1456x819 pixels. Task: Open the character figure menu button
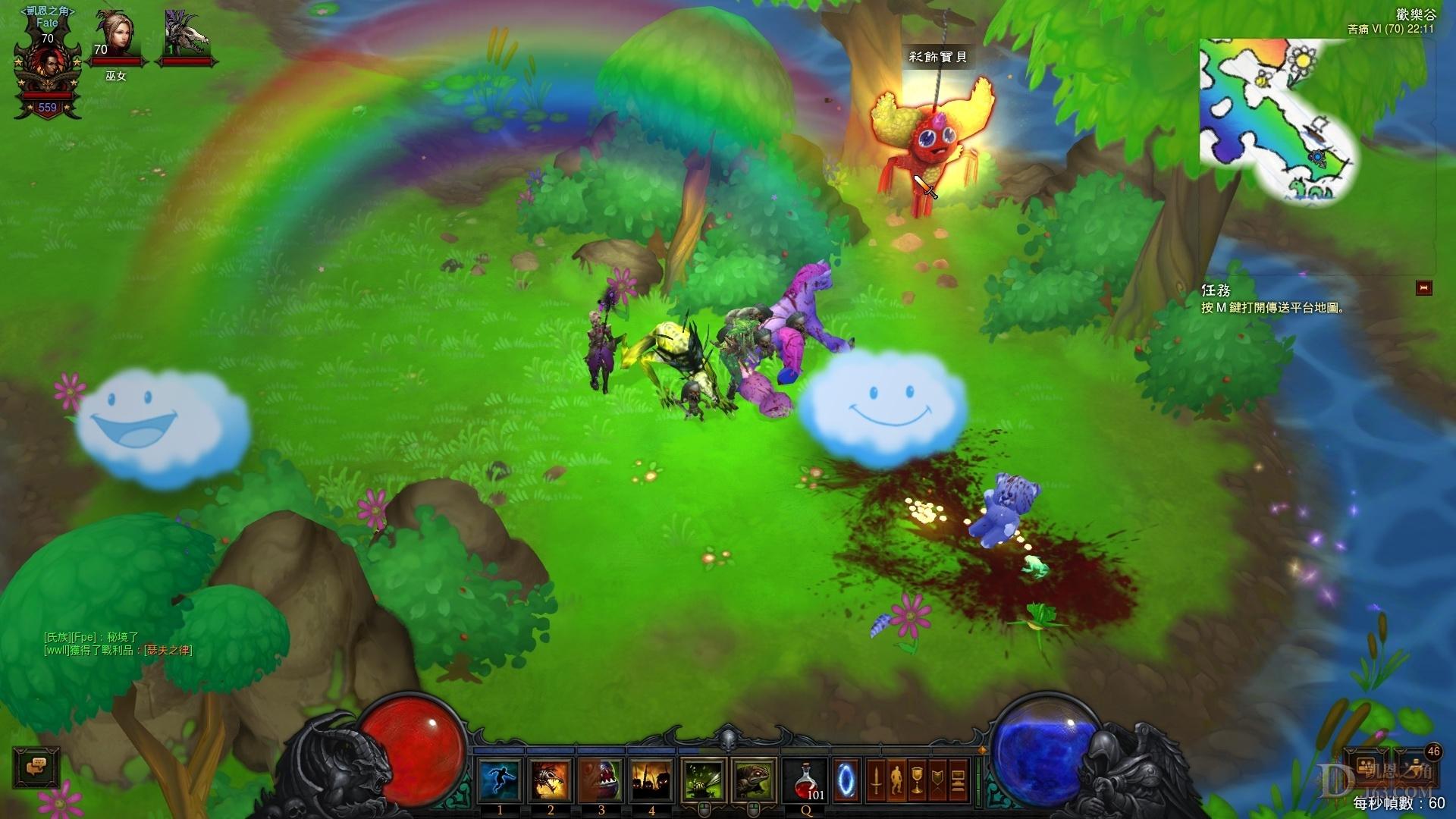click(x=896, y=779)
